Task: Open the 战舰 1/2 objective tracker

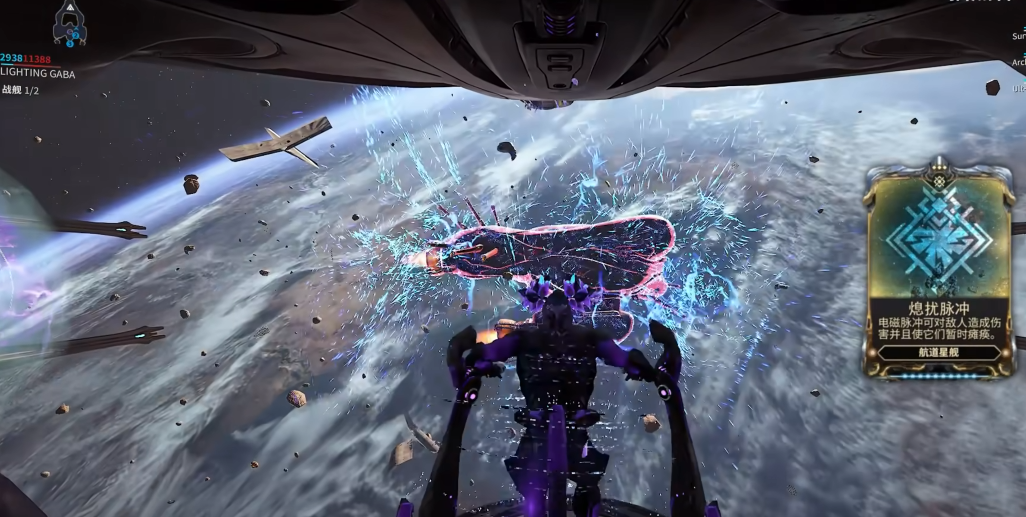Action: point(21,90)
